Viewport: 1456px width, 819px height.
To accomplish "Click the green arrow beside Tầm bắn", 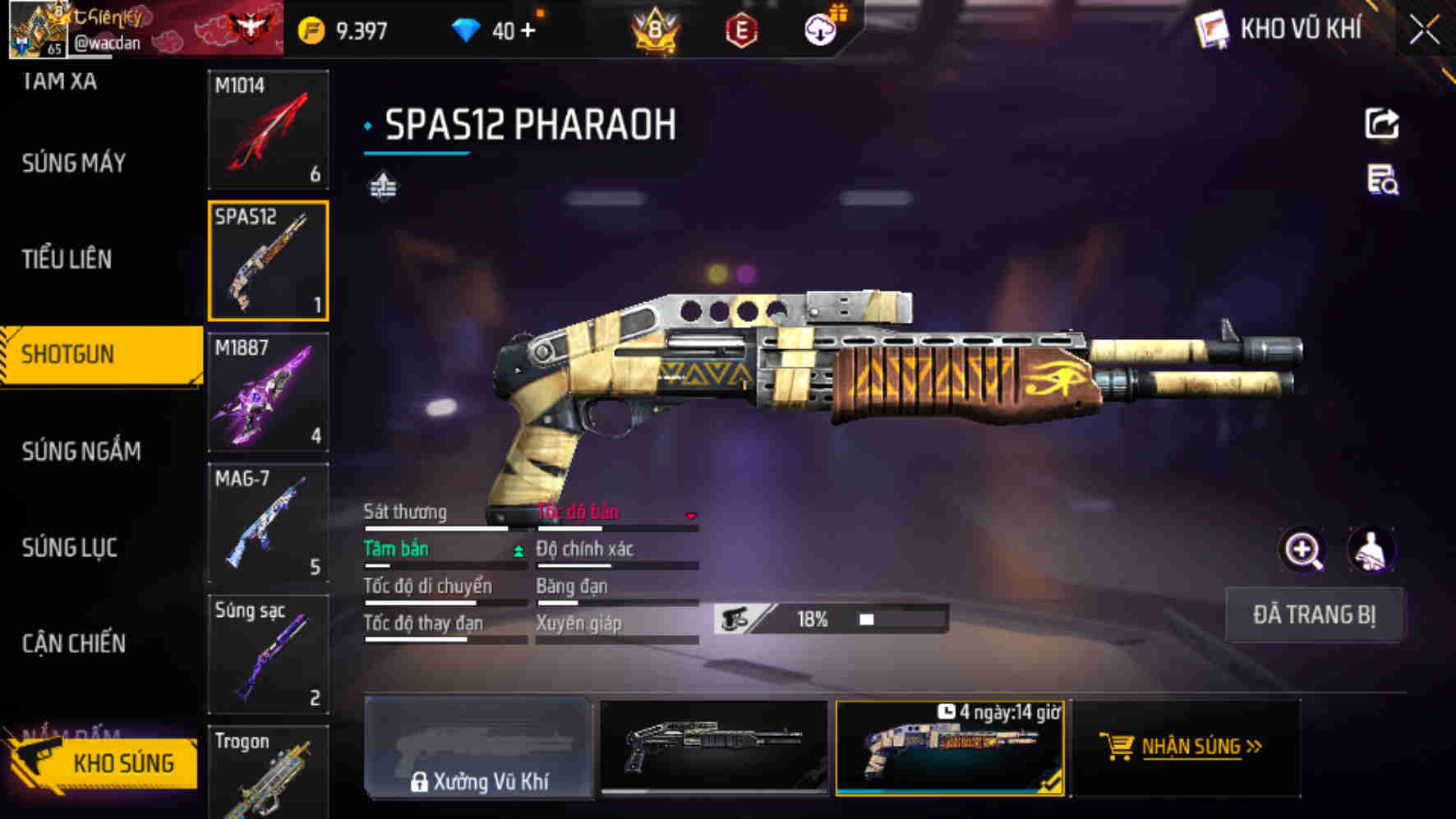I will (518, 551).
